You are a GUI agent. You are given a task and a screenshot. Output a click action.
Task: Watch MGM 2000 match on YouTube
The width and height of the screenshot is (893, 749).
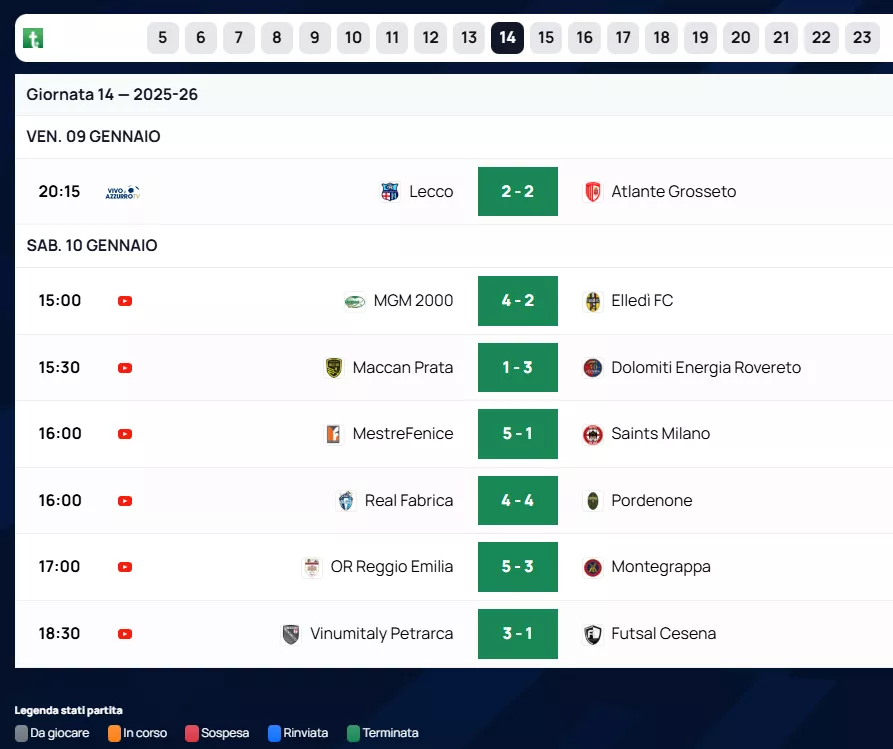point(125,301)
